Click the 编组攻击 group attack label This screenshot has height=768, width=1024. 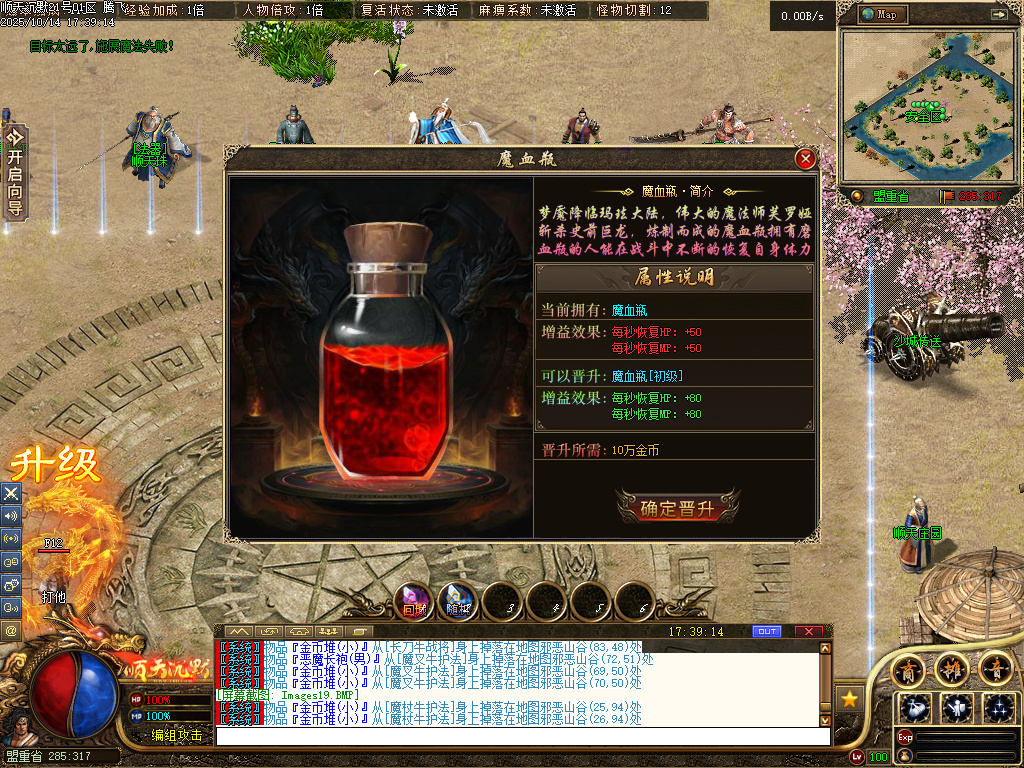(x=177, y=736)
